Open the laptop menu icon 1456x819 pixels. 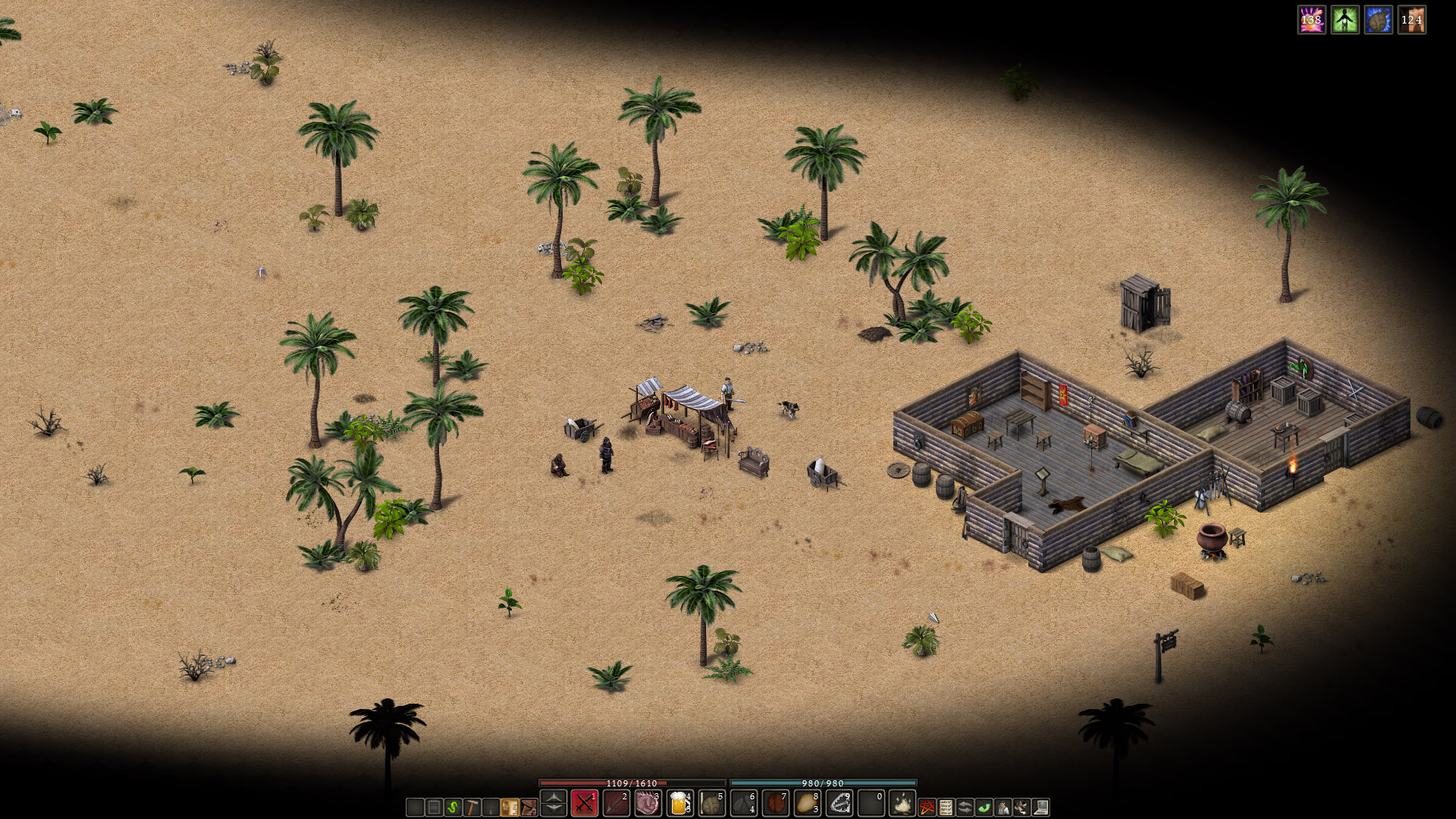(1040, 808)
